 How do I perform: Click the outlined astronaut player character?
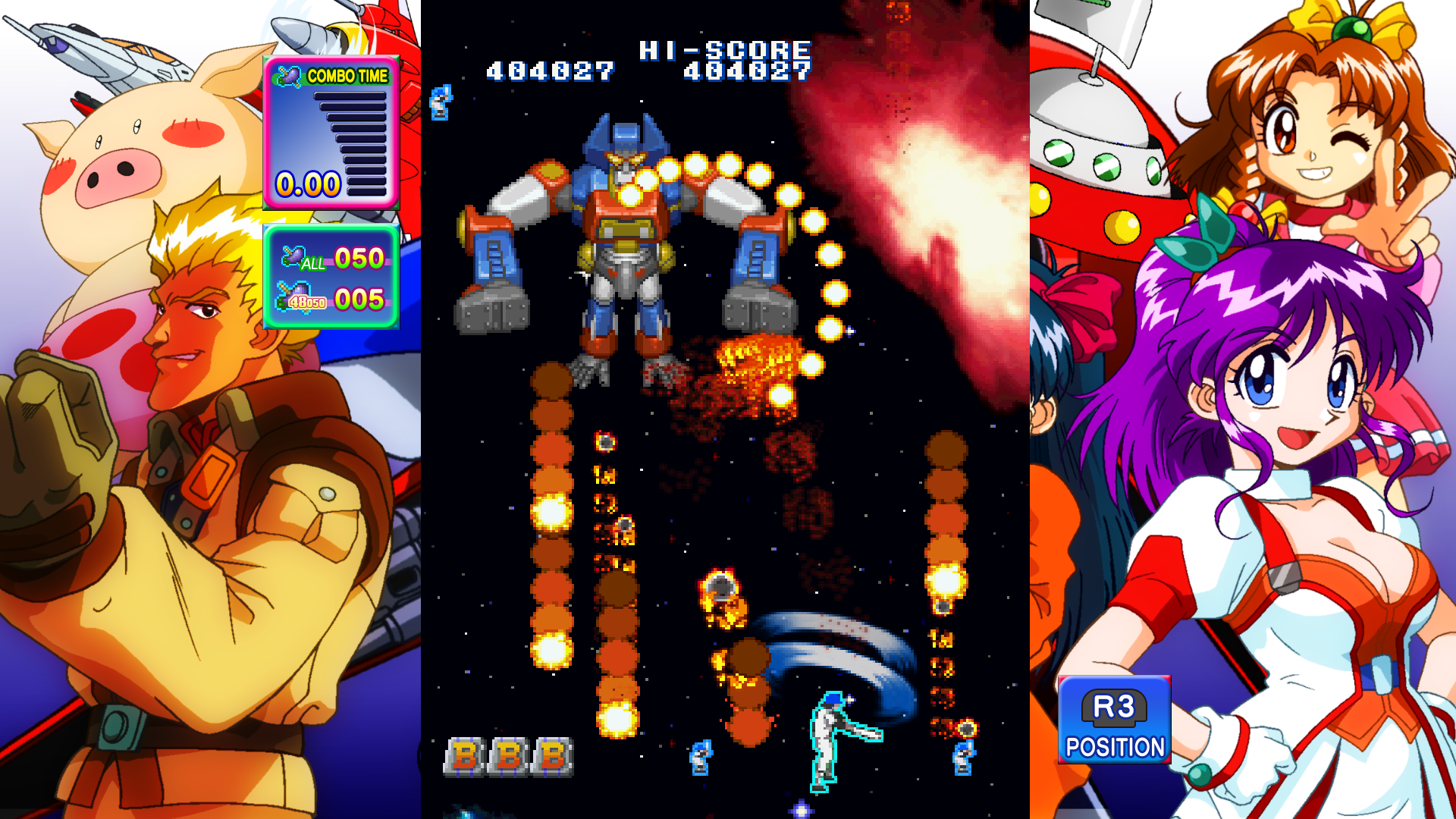[827, 739]
